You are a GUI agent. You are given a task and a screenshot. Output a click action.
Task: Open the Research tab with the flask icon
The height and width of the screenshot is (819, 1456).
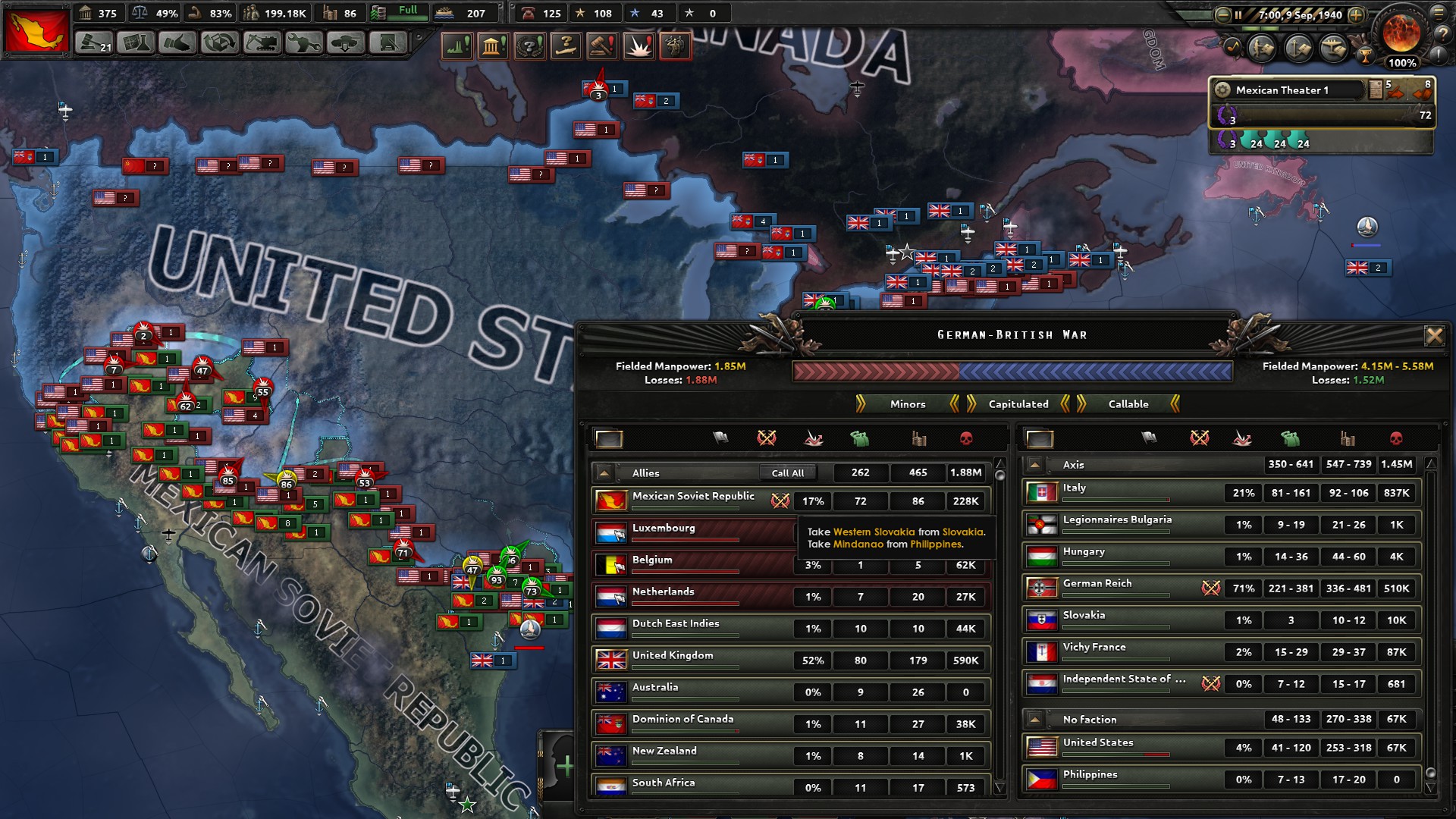tap(136, 43)
